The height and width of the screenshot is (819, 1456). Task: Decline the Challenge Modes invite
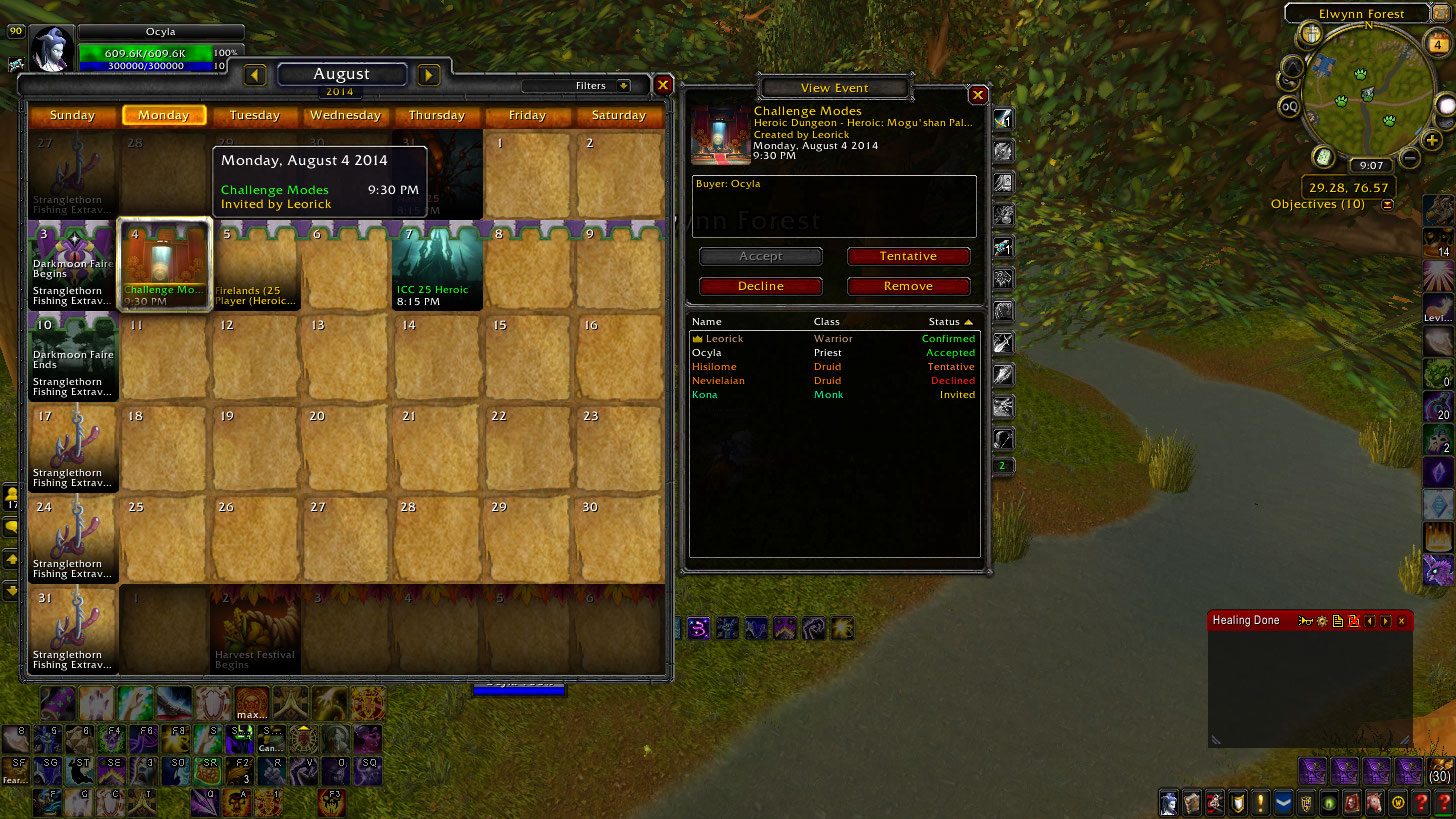tap(760, 287)
